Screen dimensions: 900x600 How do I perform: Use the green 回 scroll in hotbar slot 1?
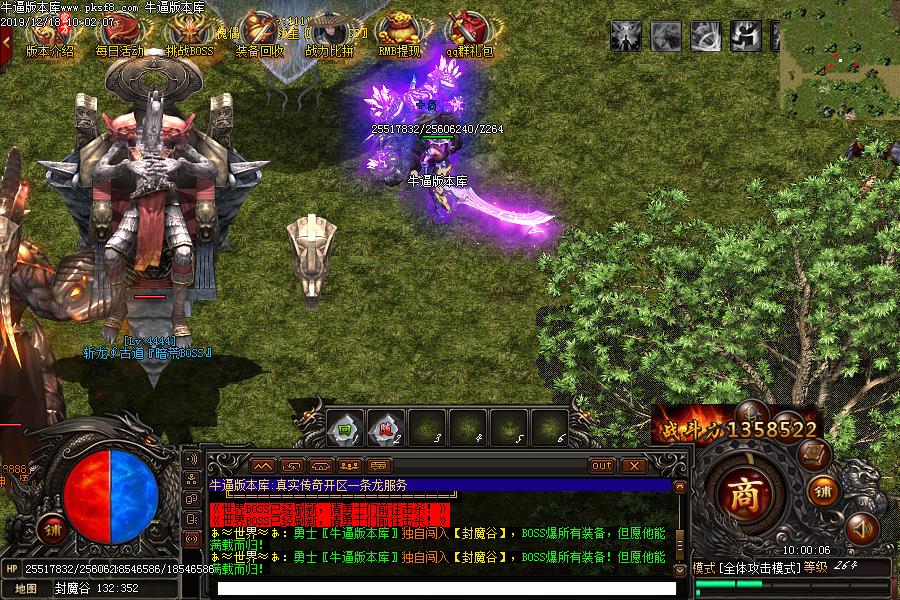(344, 429)
